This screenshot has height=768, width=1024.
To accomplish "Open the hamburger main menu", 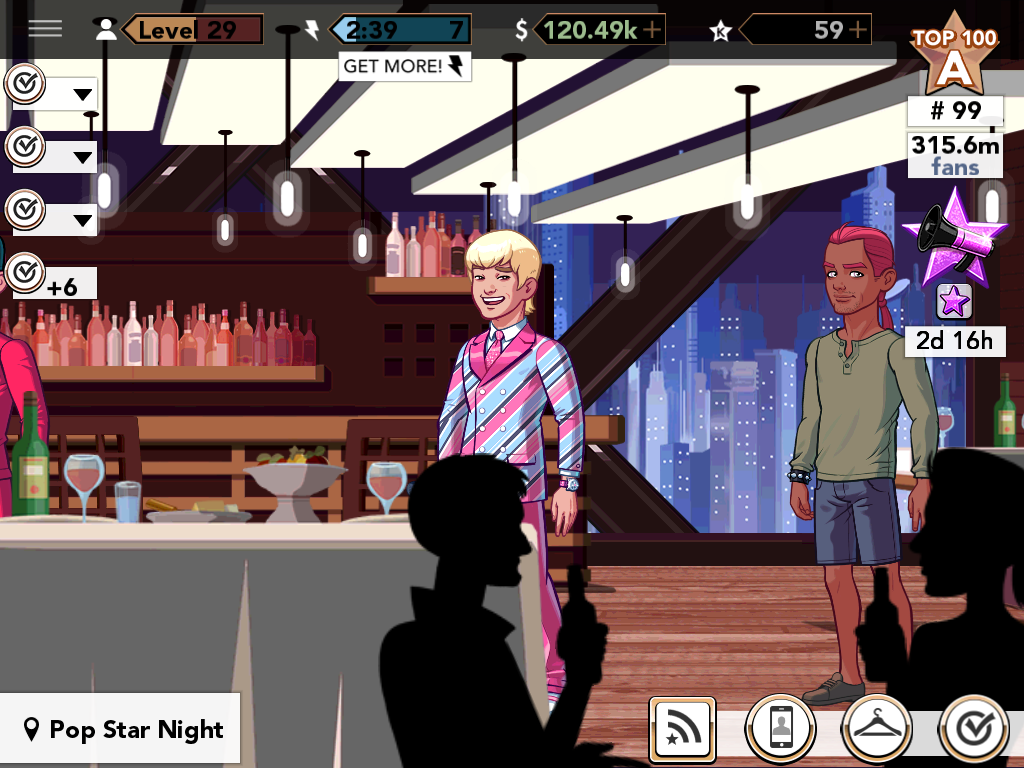I will click(45, 28).
